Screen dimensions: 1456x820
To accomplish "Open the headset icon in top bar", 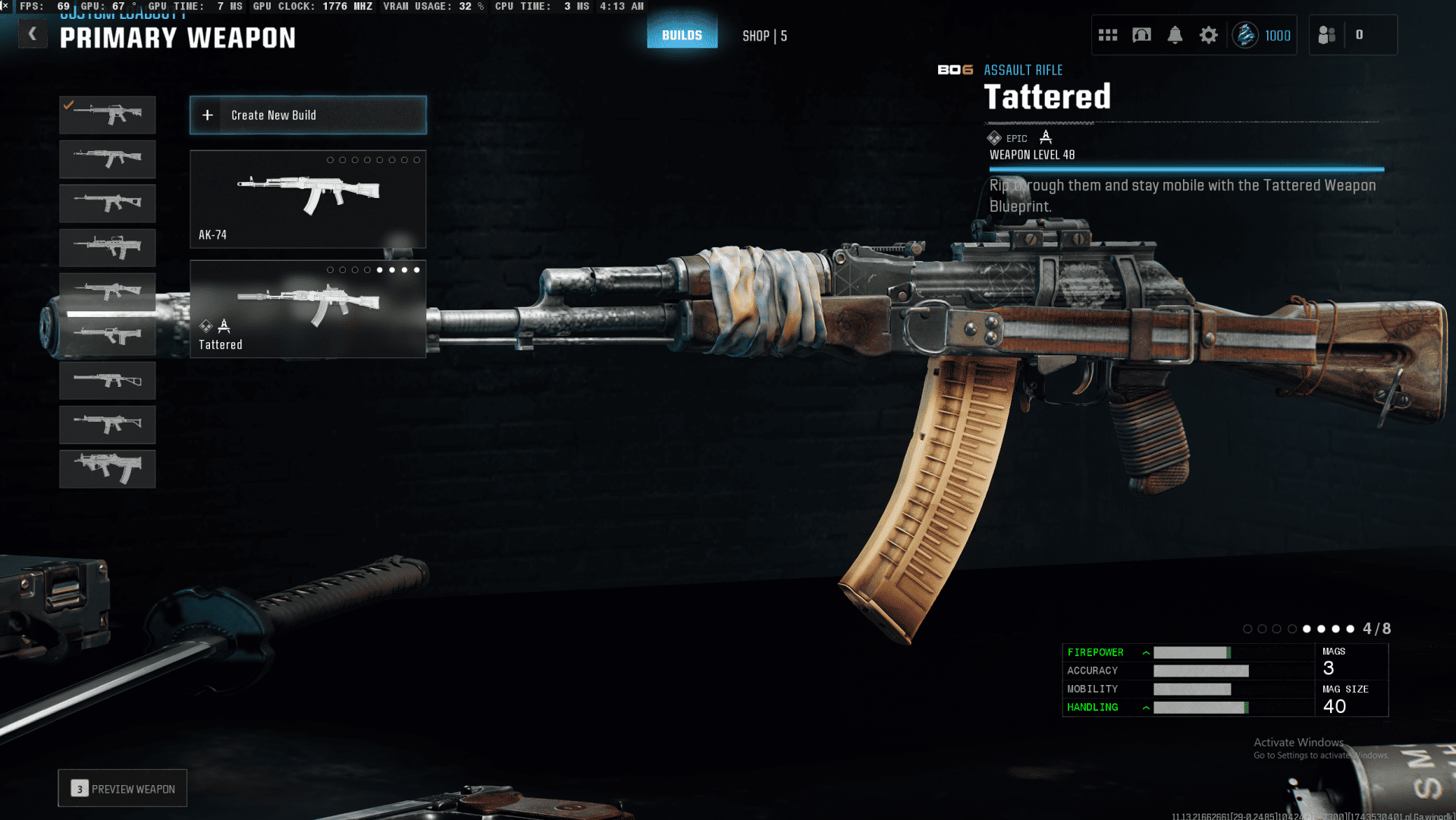I will click(x=1141, y=35).
